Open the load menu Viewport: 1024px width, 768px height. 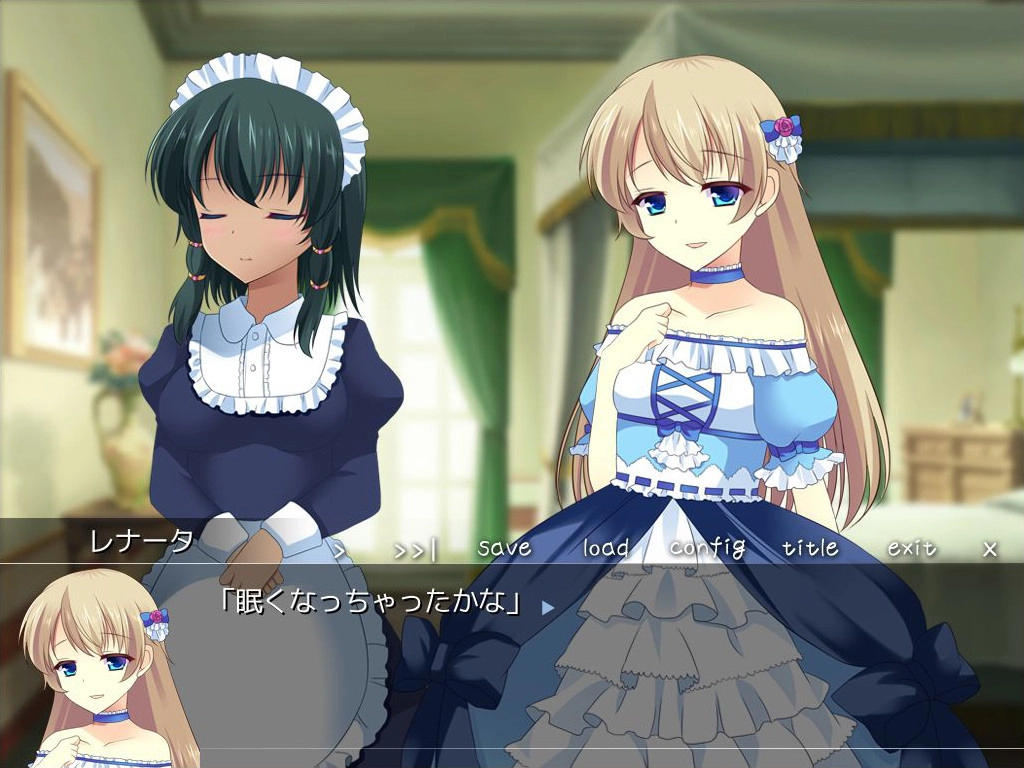tap(606, 548)
